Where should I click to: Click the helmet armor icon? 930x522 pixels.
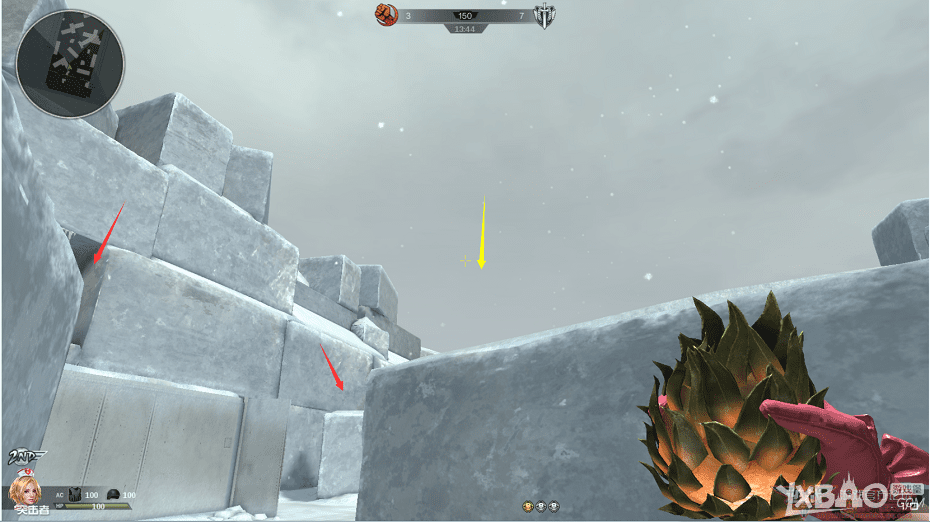[113, 495]
